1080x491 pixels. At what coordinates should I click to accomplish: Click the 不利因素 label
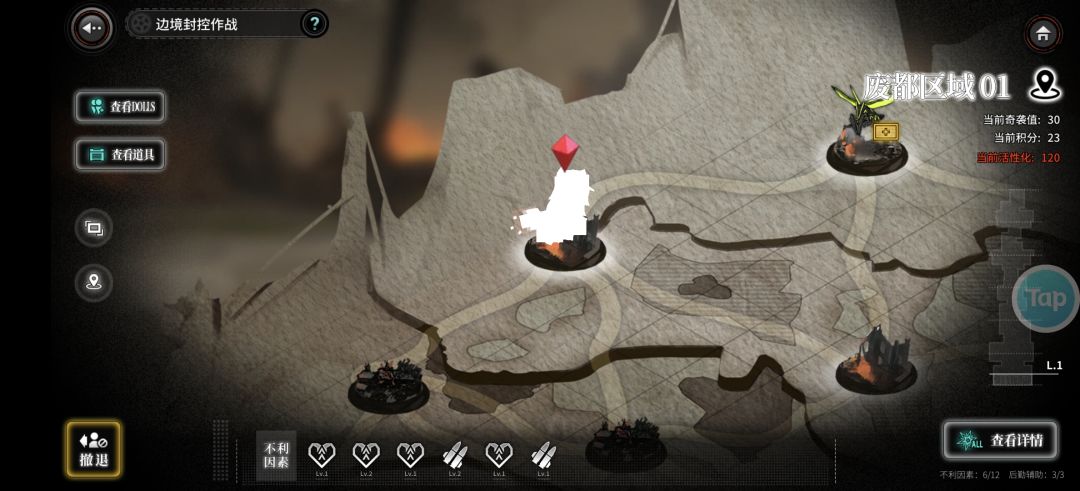276,455
